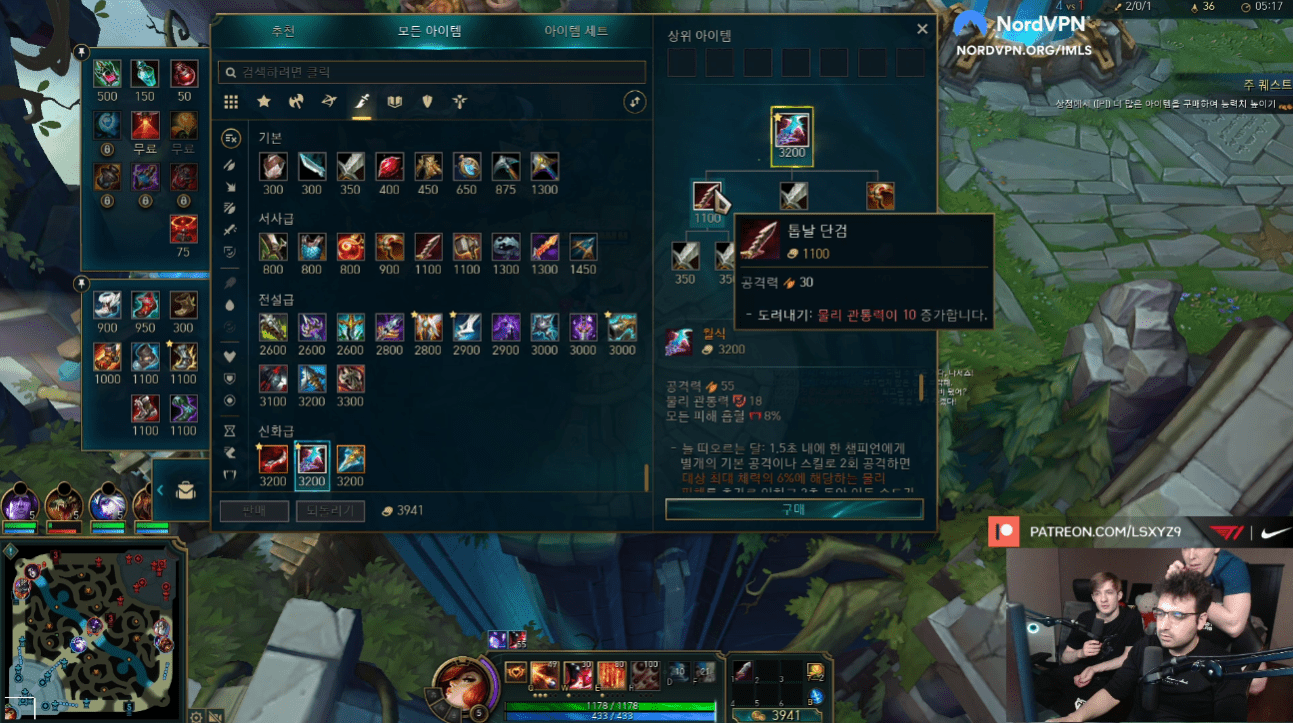Select the 3100 gold legendary item

(273, 379)
